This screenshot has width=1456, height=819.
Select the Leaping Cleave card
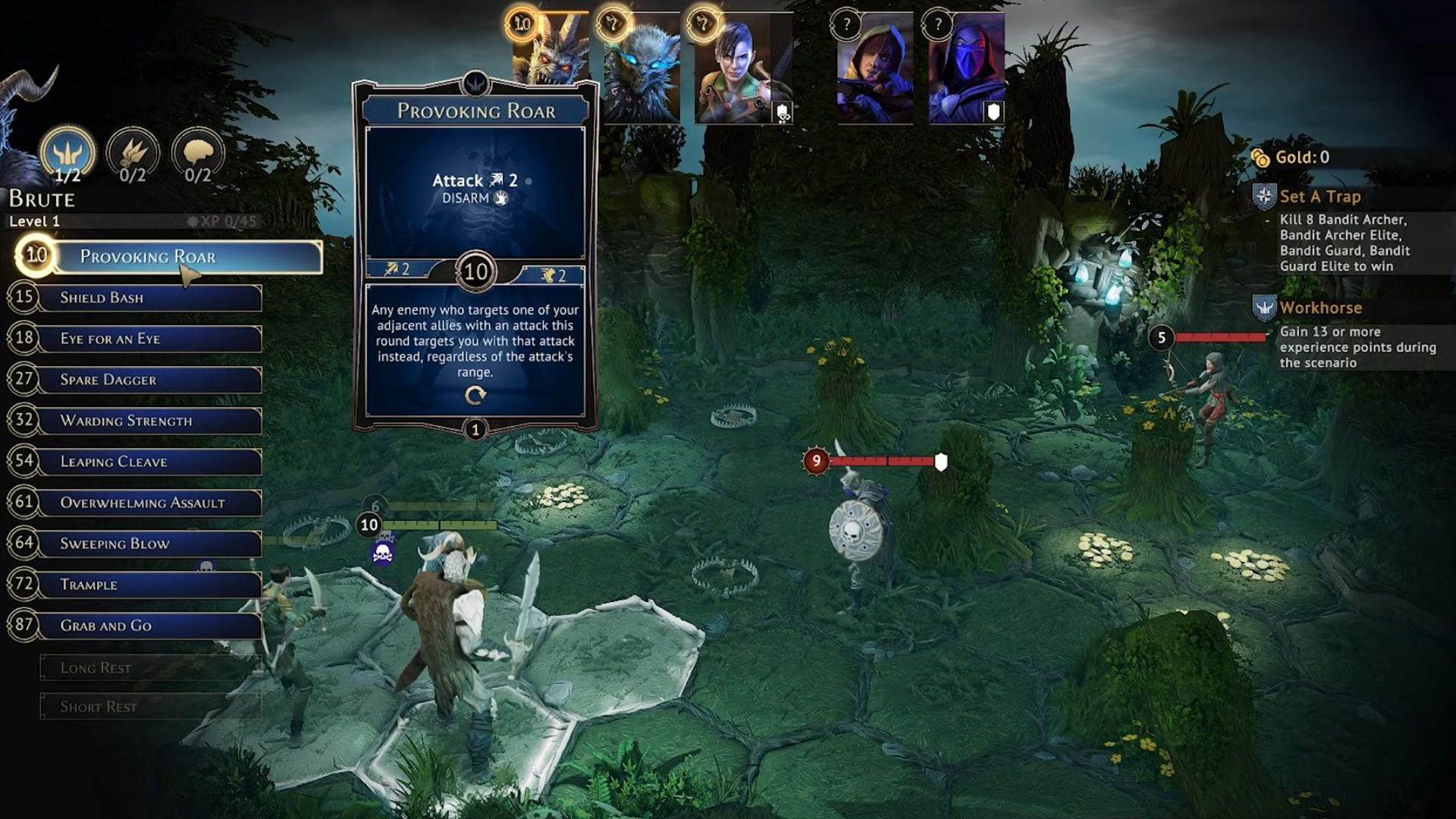[152, 462]
